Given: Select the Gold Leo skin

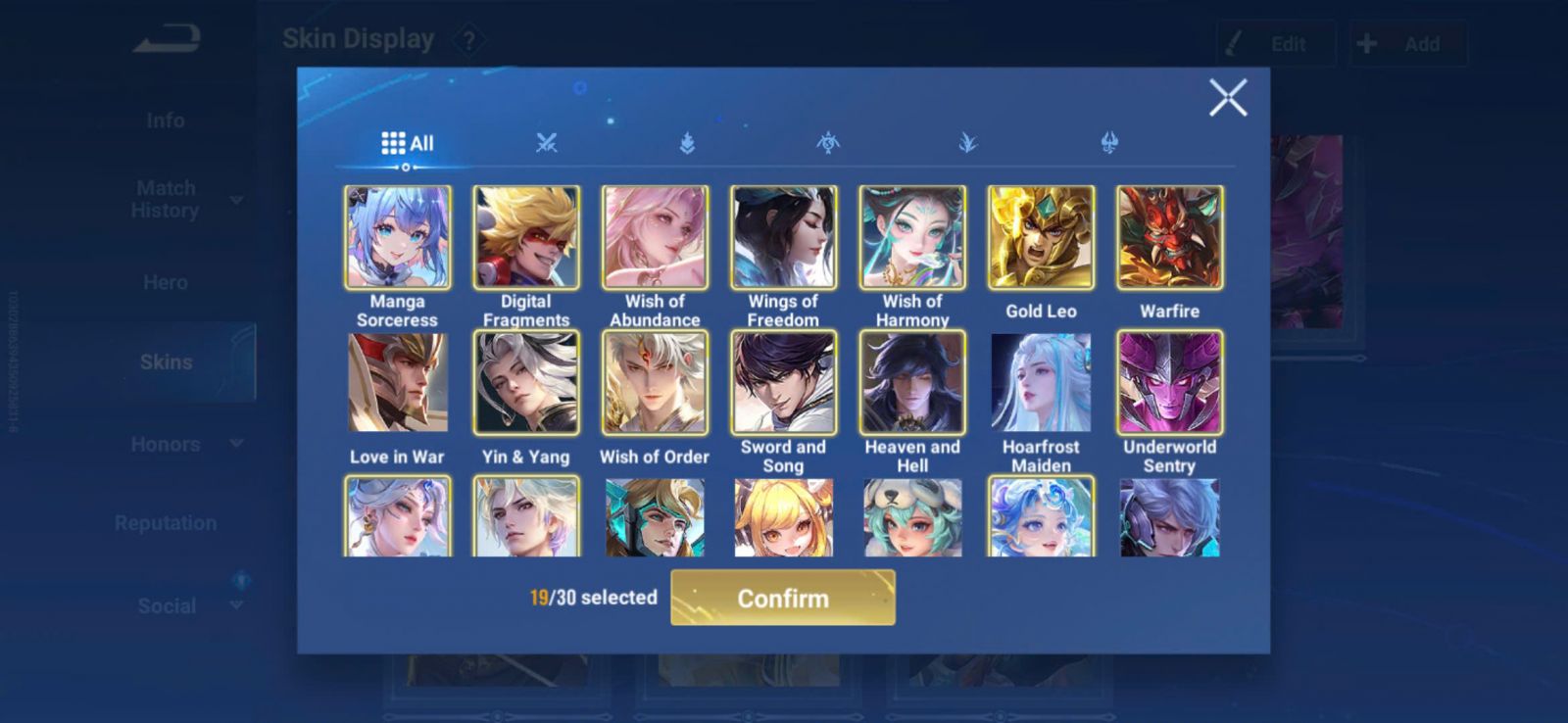Looking at the screenshot, I should coord(1041,238).
